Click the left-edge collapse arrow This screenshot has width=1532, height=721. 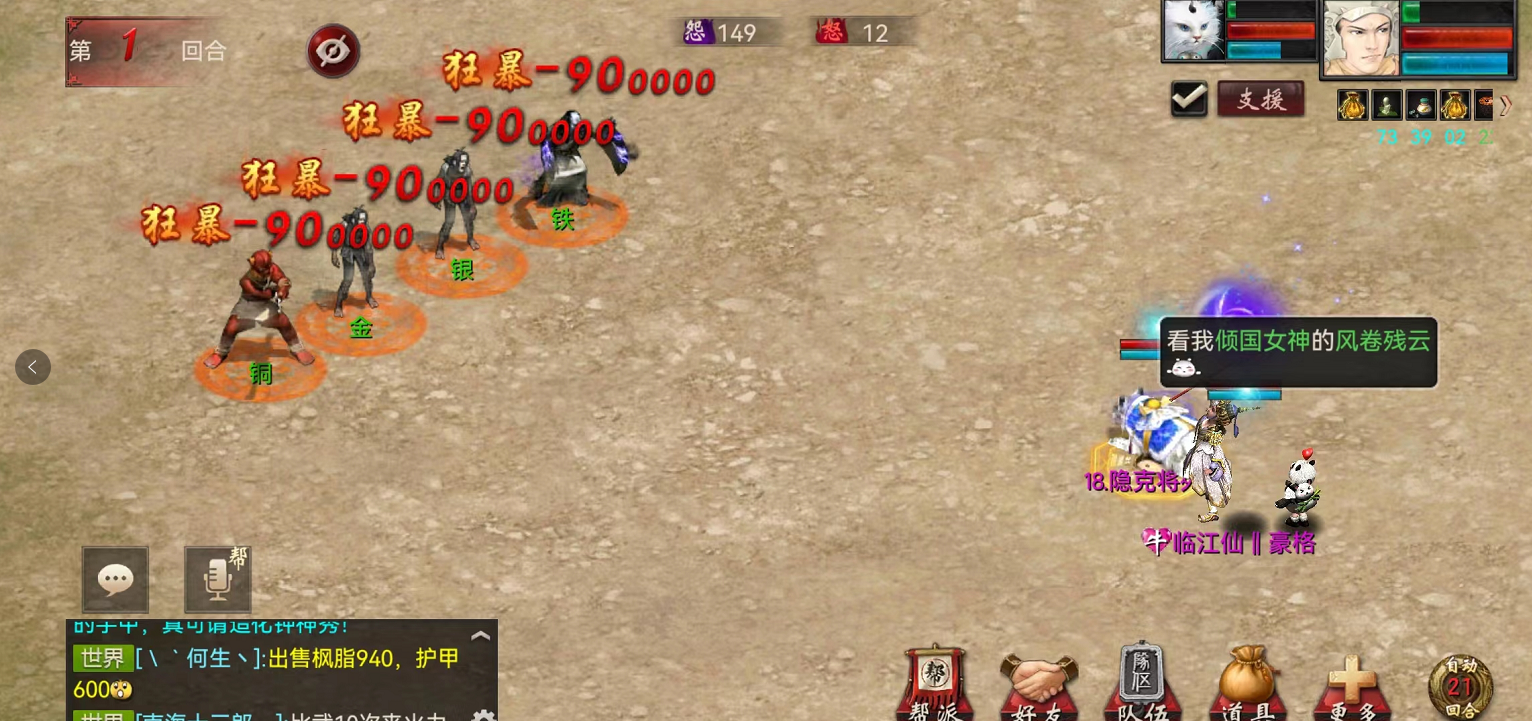click(x=33, y=367)
